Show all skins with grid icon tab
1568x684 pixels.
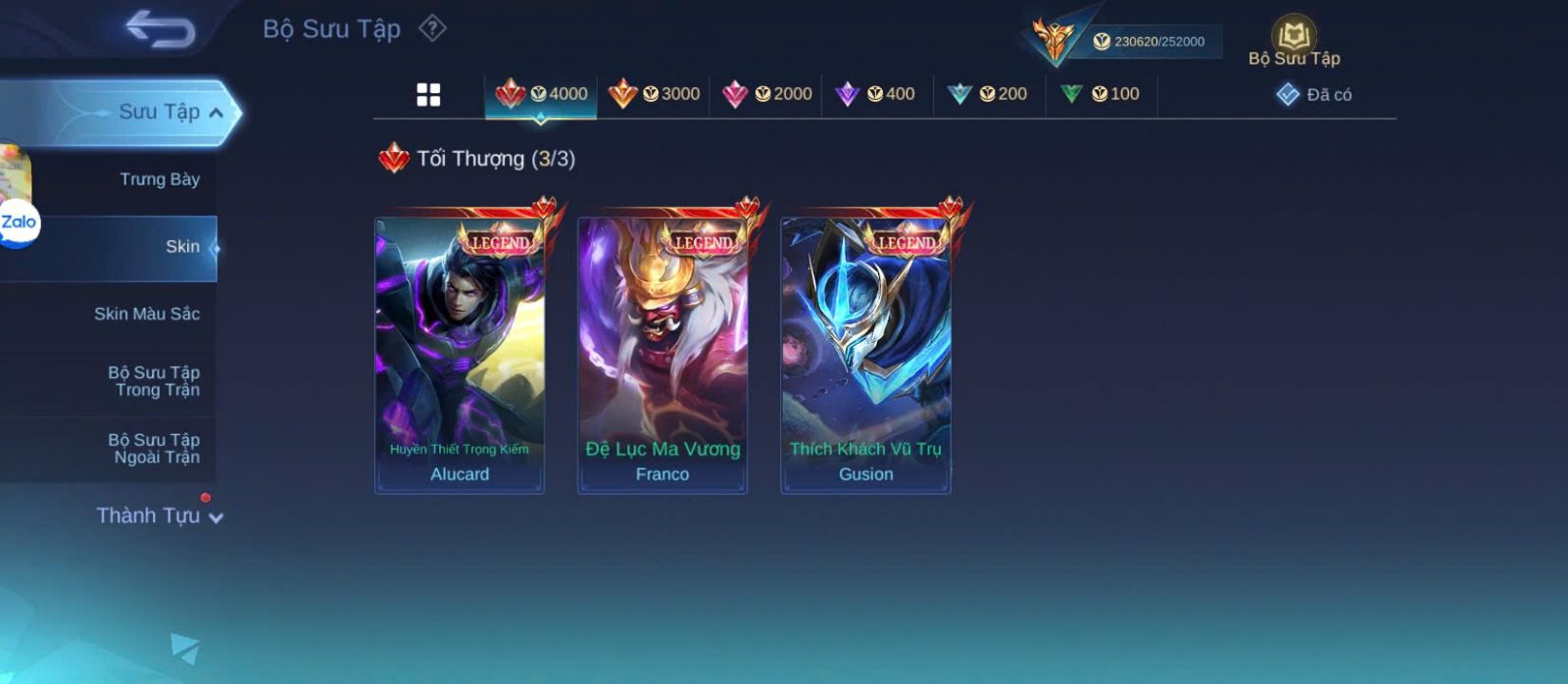pos(428,94)
